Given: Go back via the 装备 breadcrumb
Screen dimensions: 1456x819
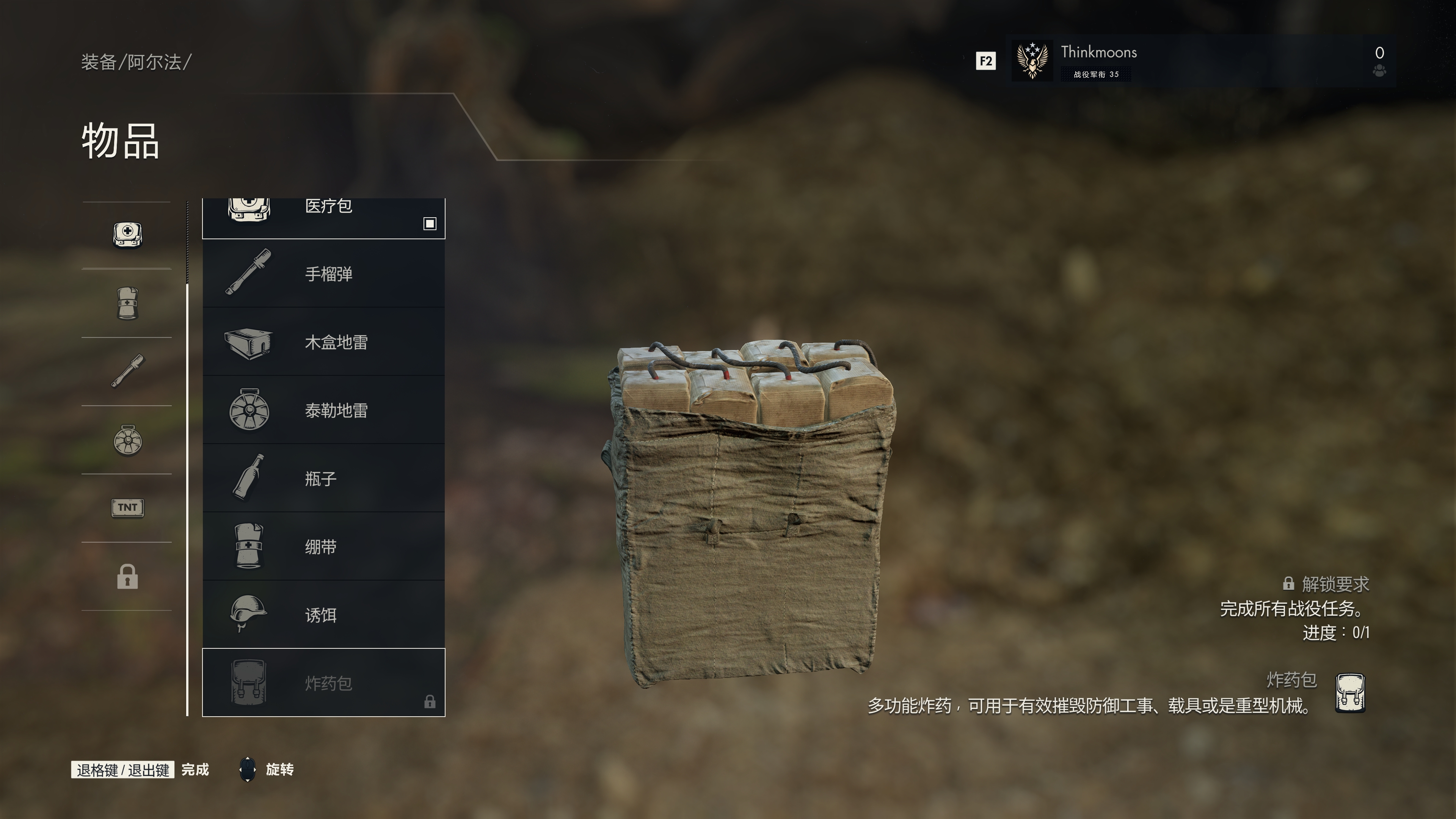Looking at the screenshot, I should tap(98, 62).
